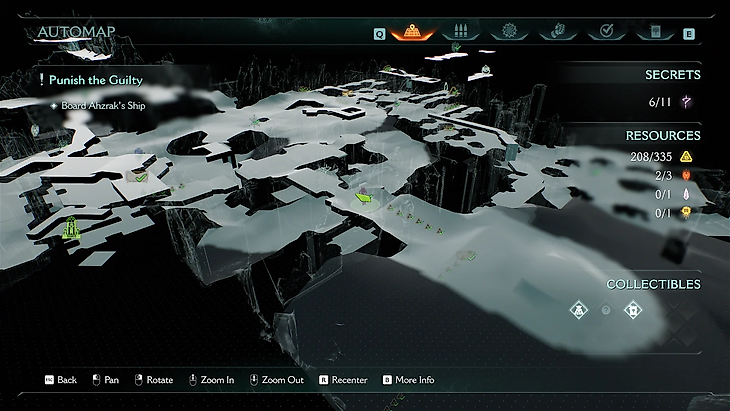Switch to the gauntlet fist tab

[558, 31]
